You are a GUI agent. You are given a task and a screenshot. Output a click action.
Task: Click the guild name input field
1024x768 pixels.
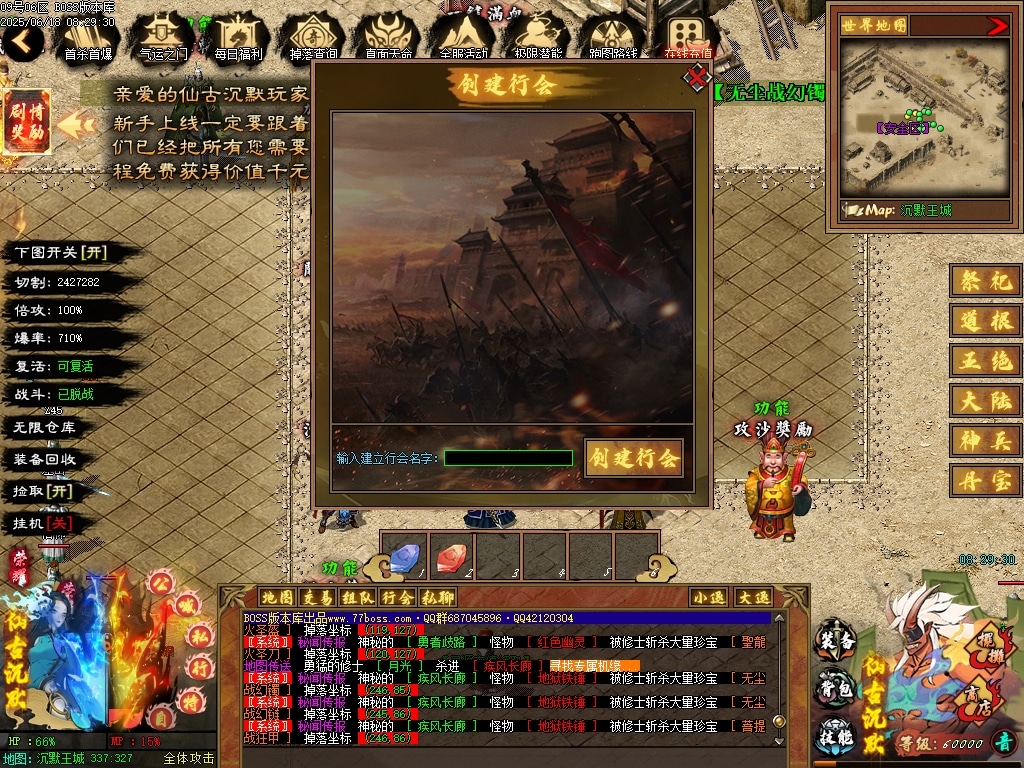[x=508, y=458]
